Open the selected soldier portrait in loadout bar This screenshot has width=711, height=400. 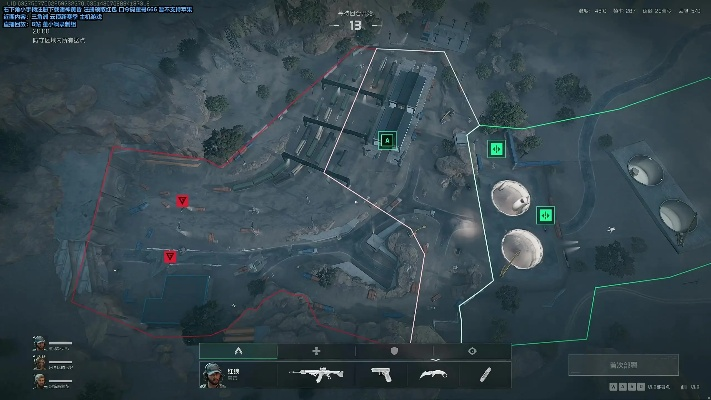tap(212, 374)
